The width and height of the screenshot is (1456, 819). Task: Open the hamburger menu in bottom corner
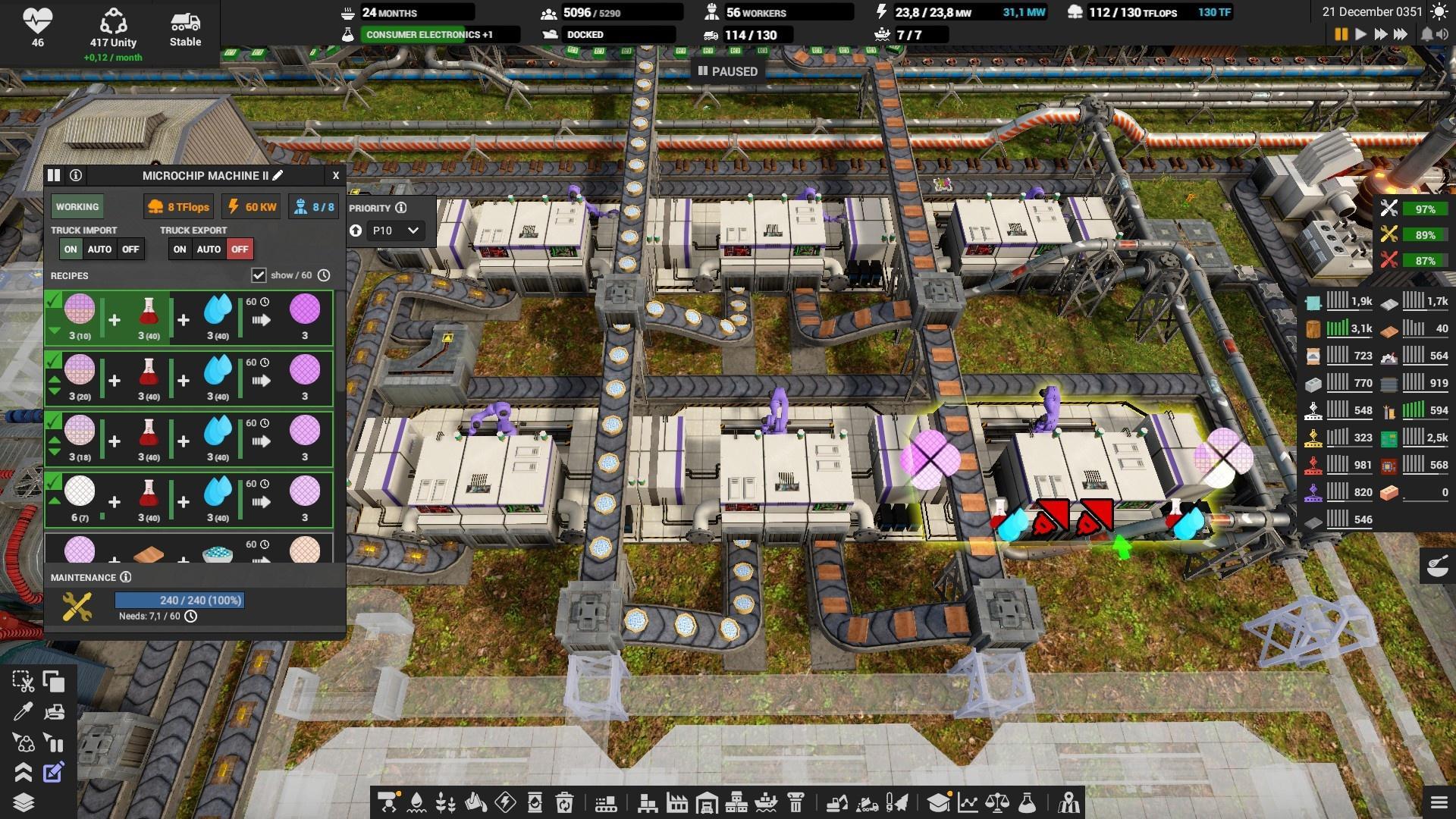point(1439,802)
